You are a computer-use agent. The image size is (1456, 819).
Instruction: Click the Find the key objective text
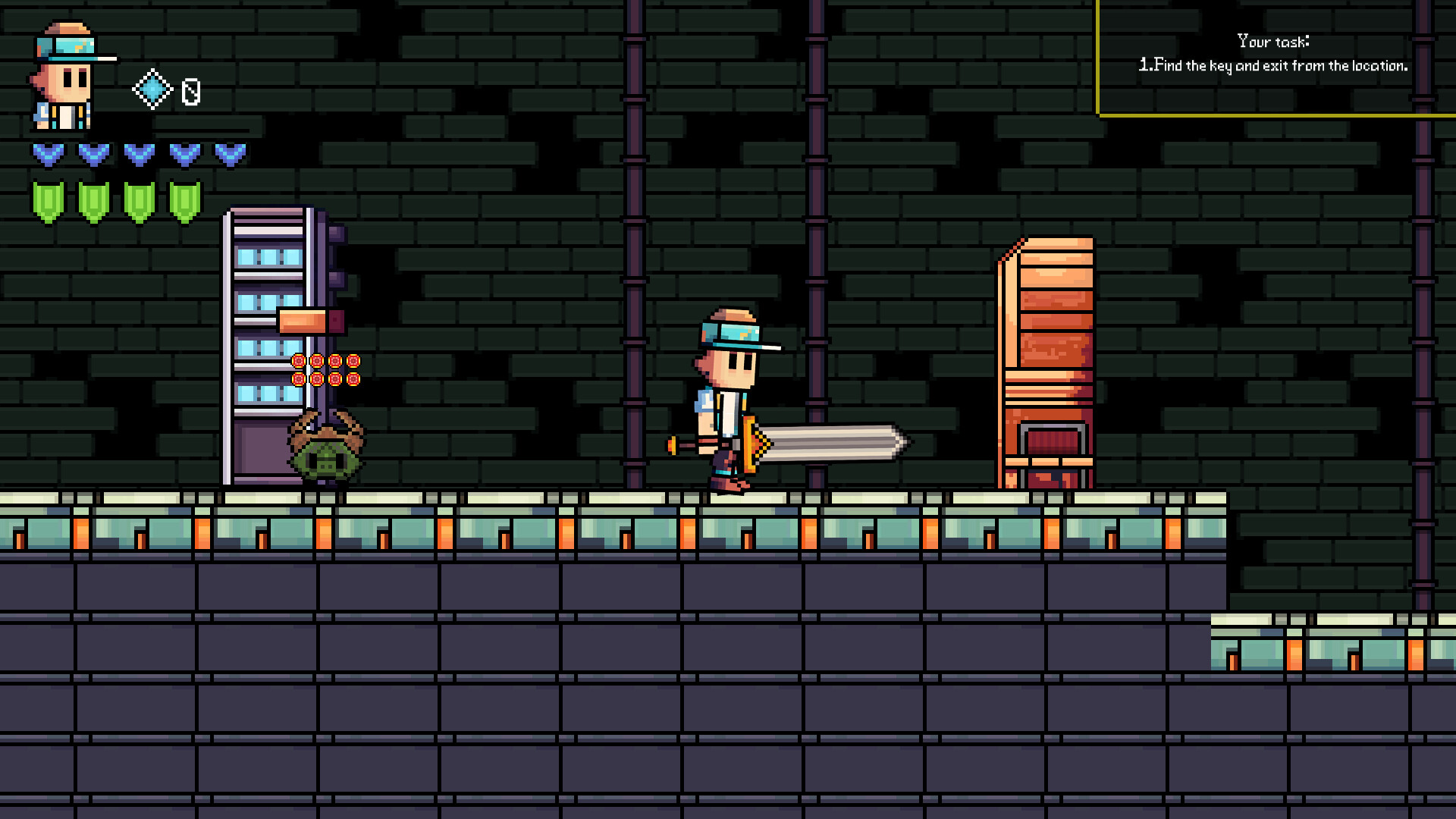point(1274,66)
